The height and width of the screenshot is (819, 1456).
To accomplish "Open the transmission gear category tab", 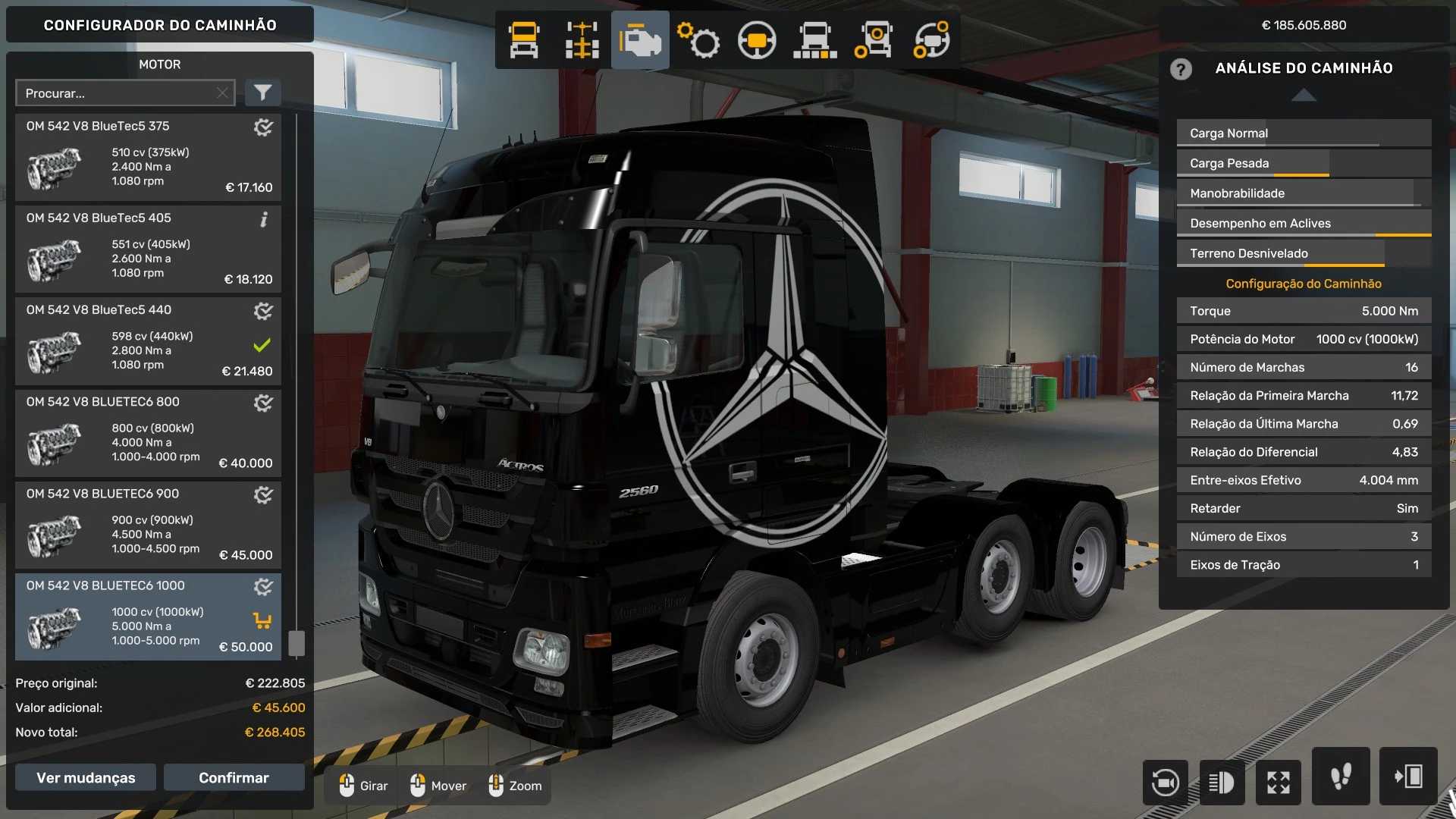I will click(698, 40).
